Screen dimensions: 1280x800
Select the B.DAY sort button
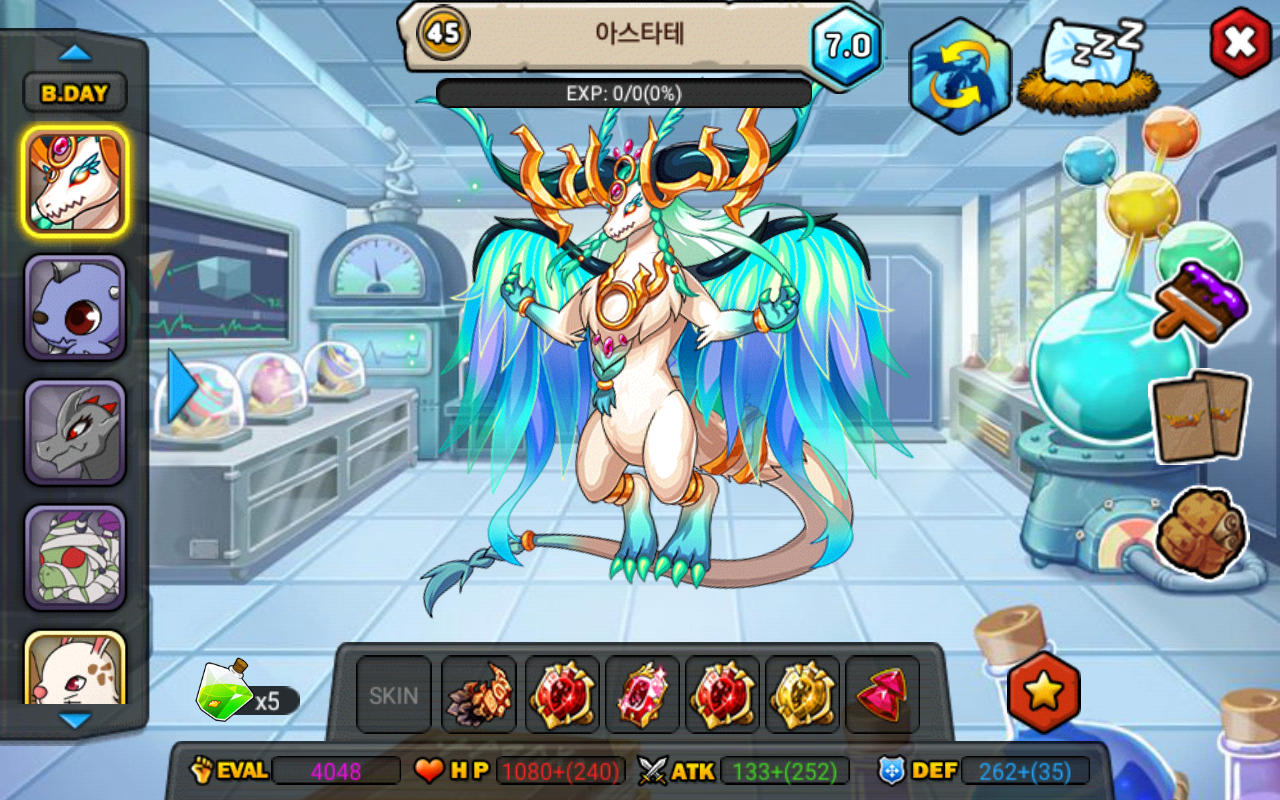pos(75,93)
